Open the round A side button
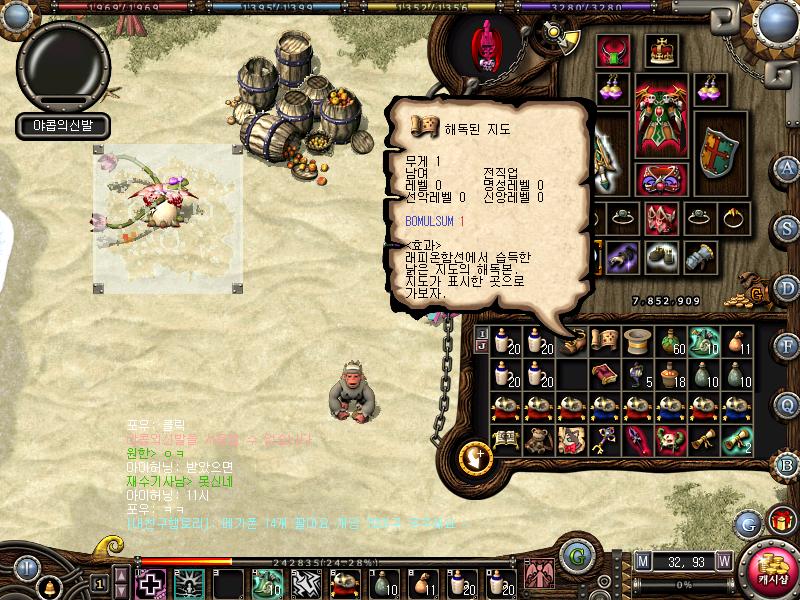 click(x=787, y=168)
